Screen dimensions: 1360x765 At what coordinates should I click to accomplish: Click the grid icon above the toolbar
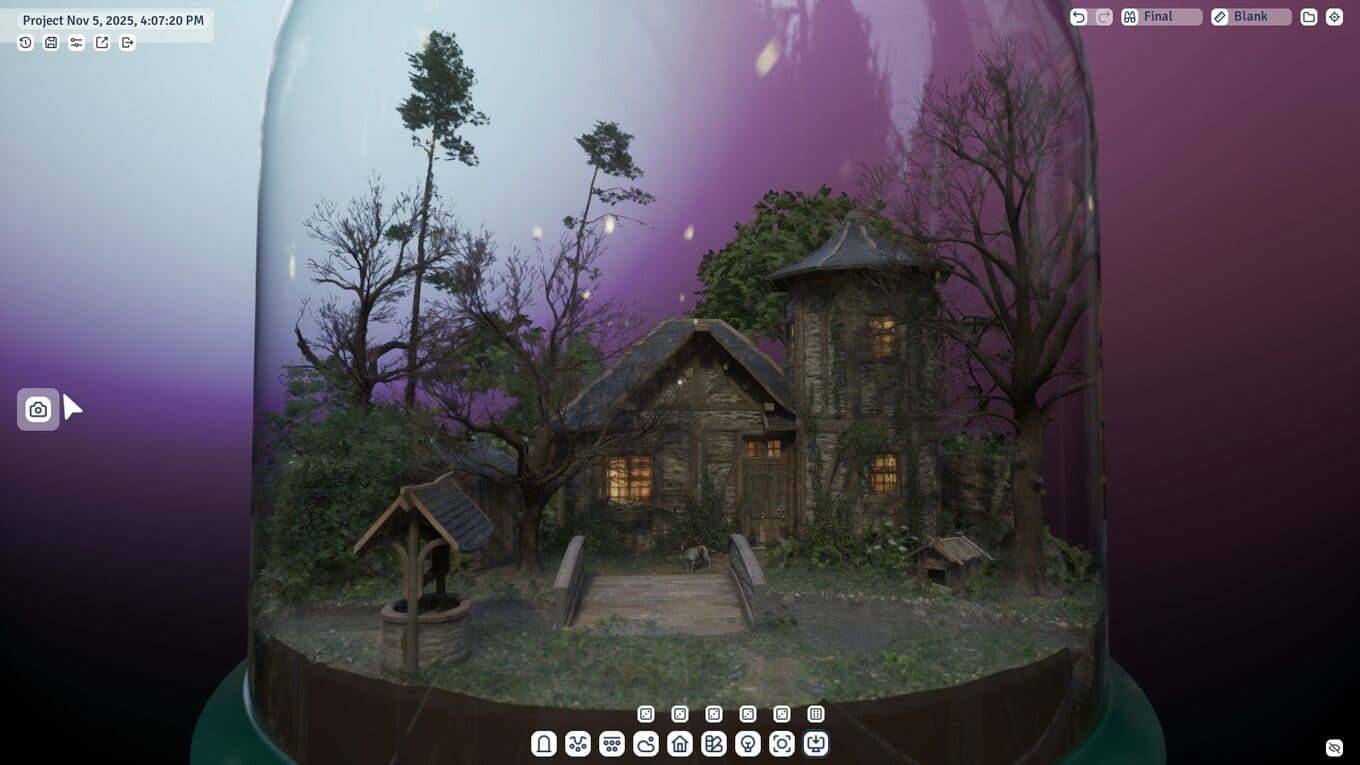click(x=816, y=714)
